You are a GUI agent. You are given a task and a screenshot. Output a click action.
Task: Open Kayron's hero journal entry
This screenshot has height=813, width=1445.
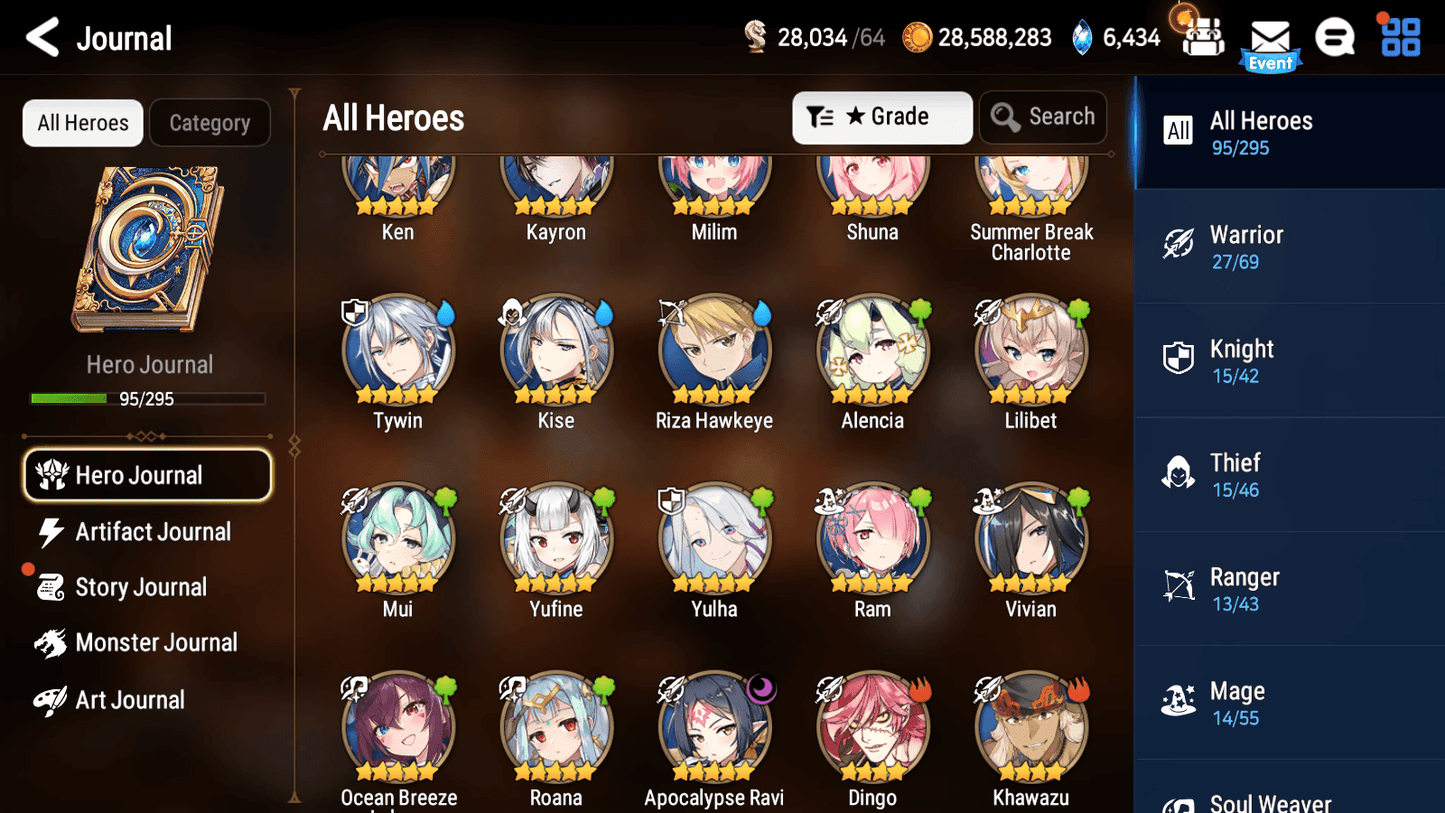(x=556, y=185)
